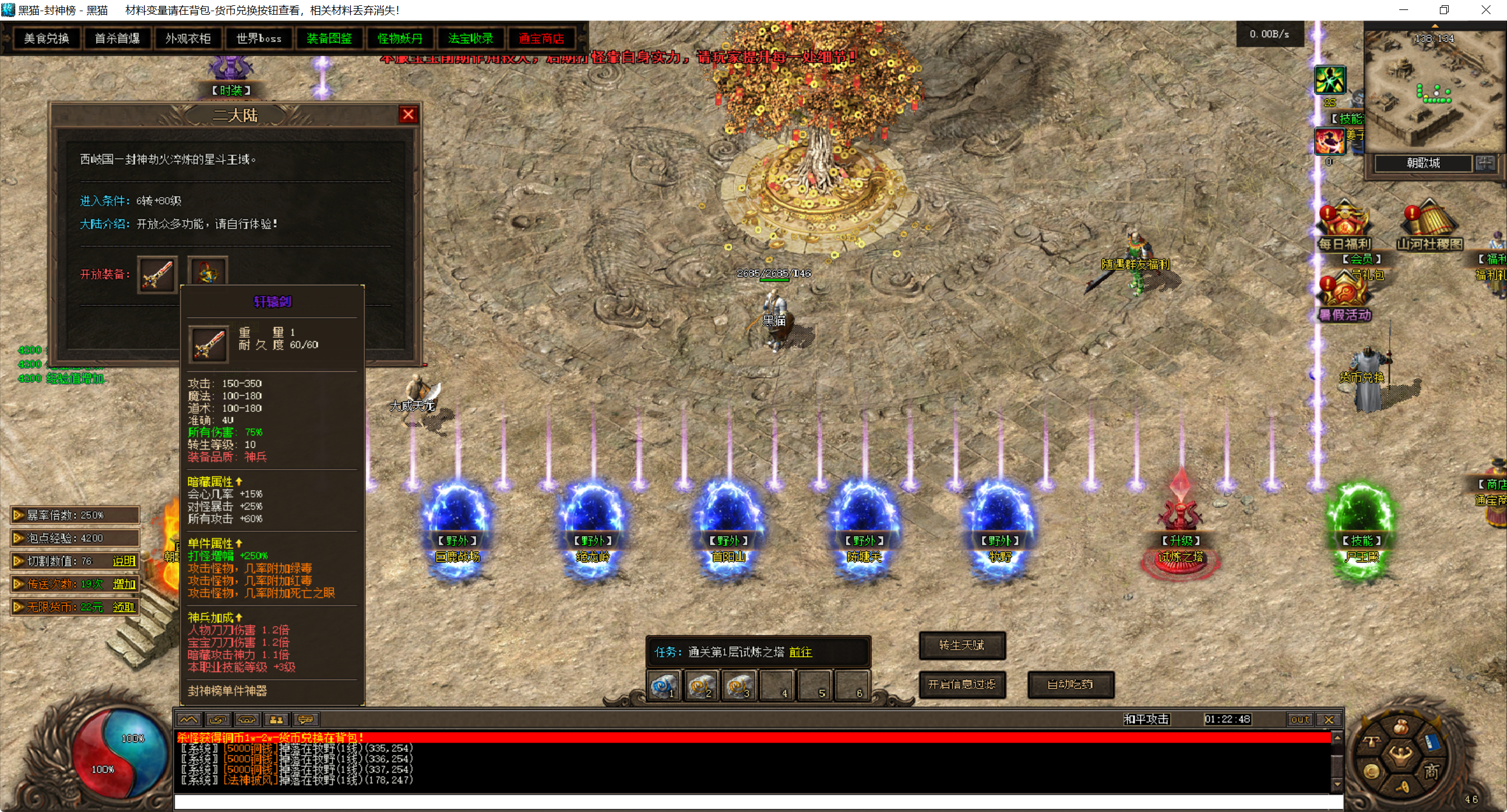Follow the 前往 quest link
1507x812 pixels.
click(801, 652)
